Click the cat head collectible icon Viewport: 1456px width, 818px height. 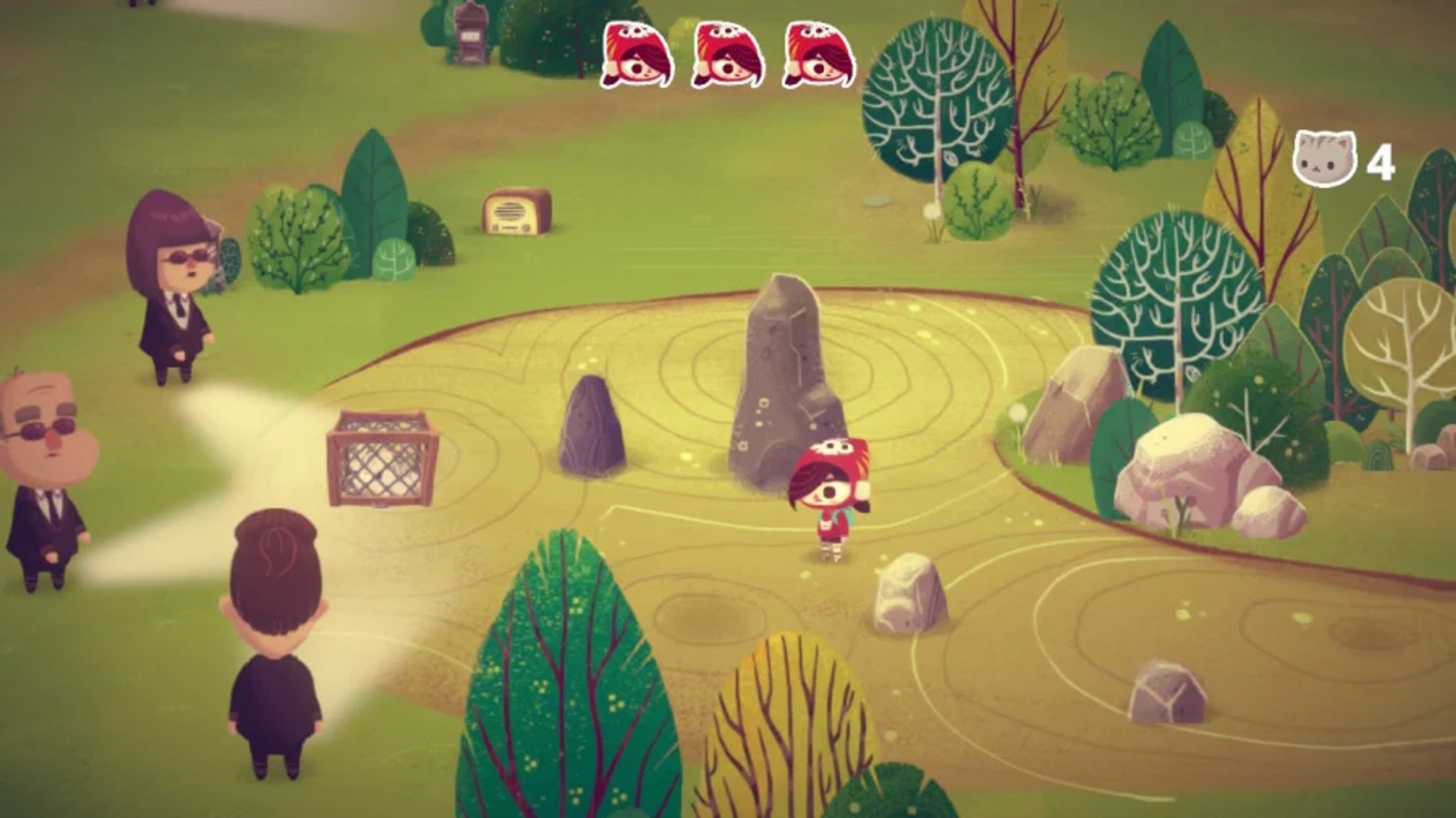1324,160
